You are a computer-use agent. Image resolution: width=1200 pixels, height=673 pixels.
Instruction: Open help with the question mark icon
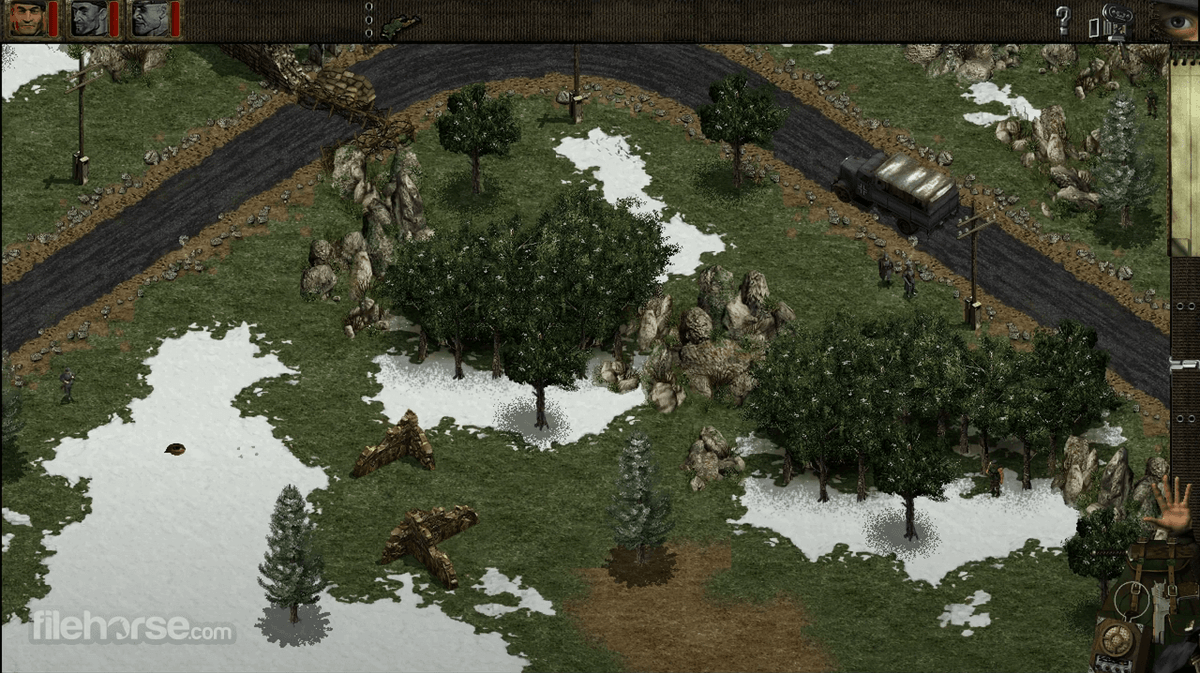[1063, 19]
